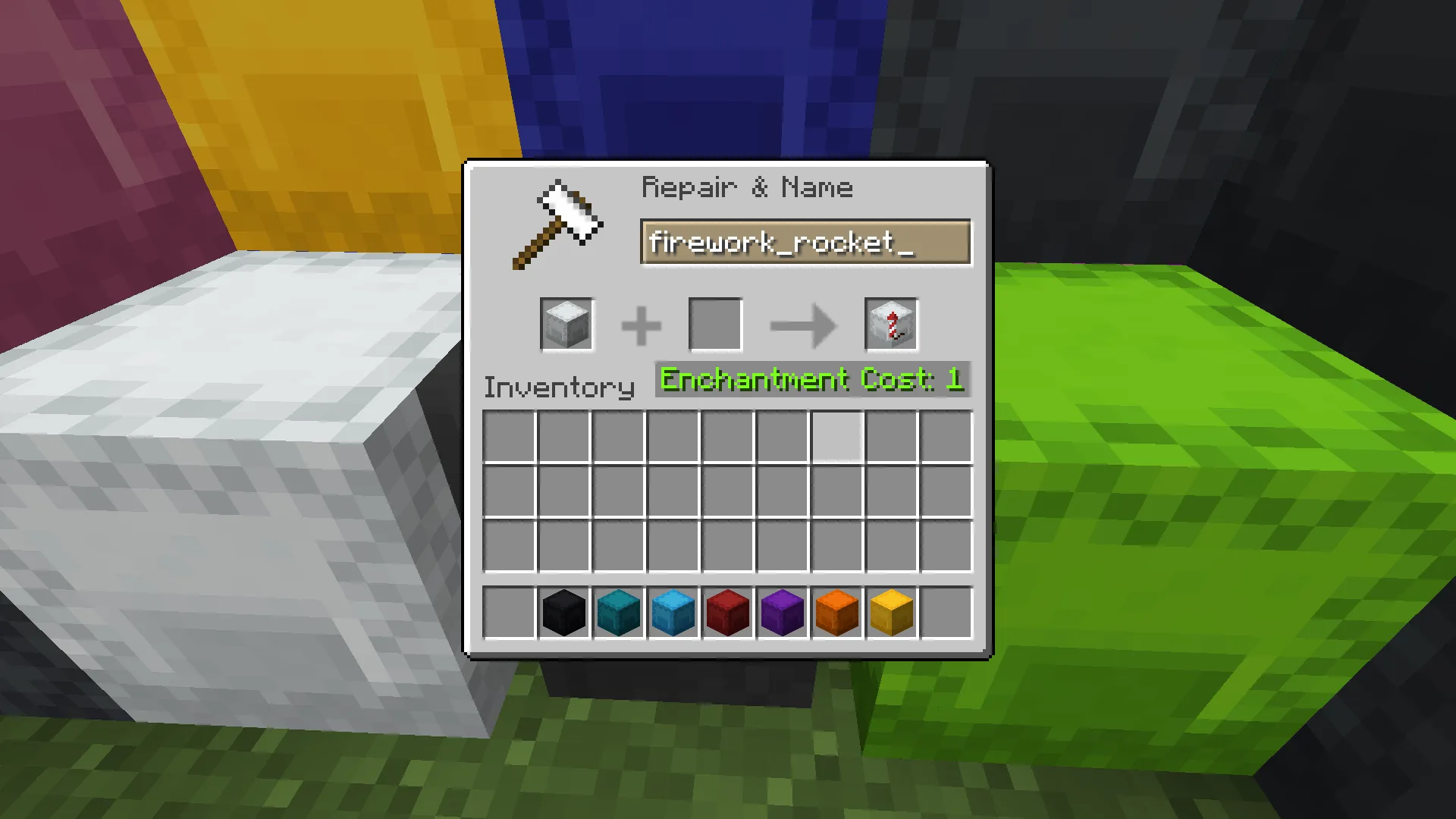Screen dimensions: 1456x819
Task: Select the black concrete block in the hotbar
Action: click(563, 612)
